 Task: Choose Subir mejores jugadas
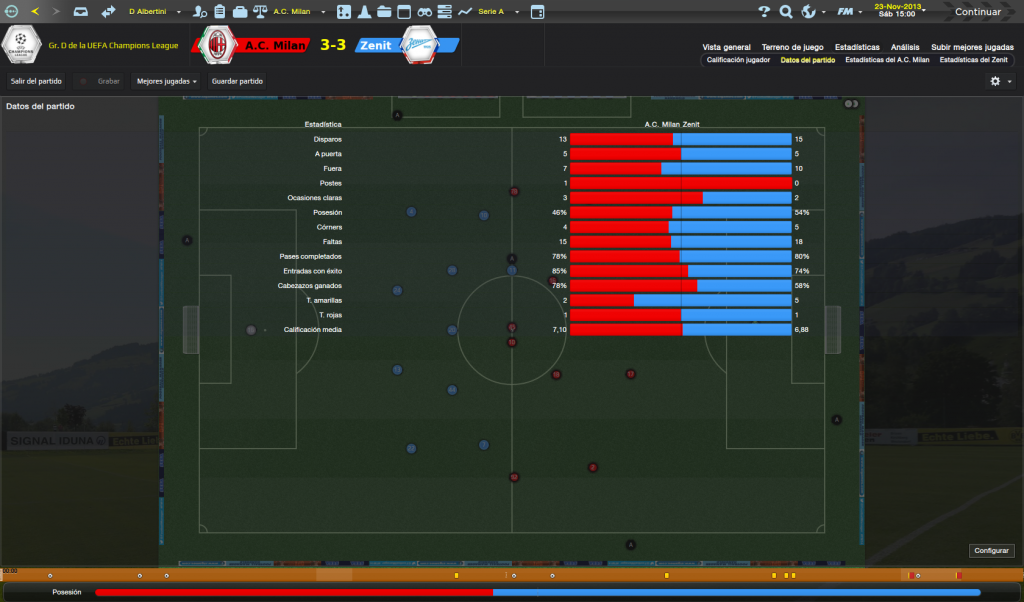(969, 47)
